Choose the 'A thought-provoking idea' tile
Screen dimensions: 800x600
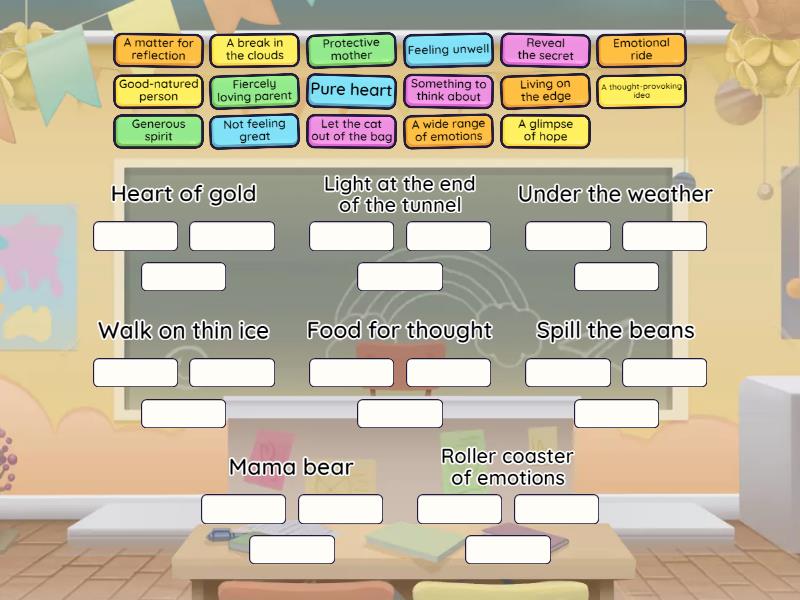pyautogui.click(x=641, y=91)
